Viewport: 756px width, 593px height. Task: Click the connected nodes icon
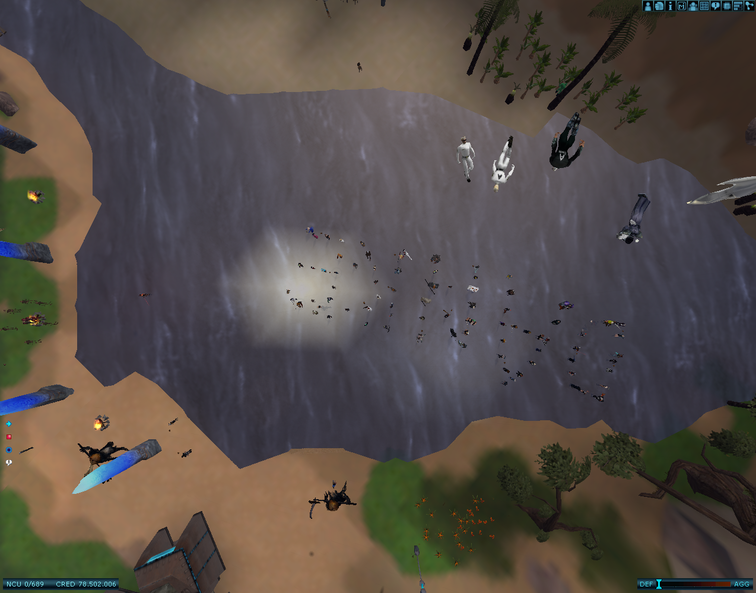[749, 6]
